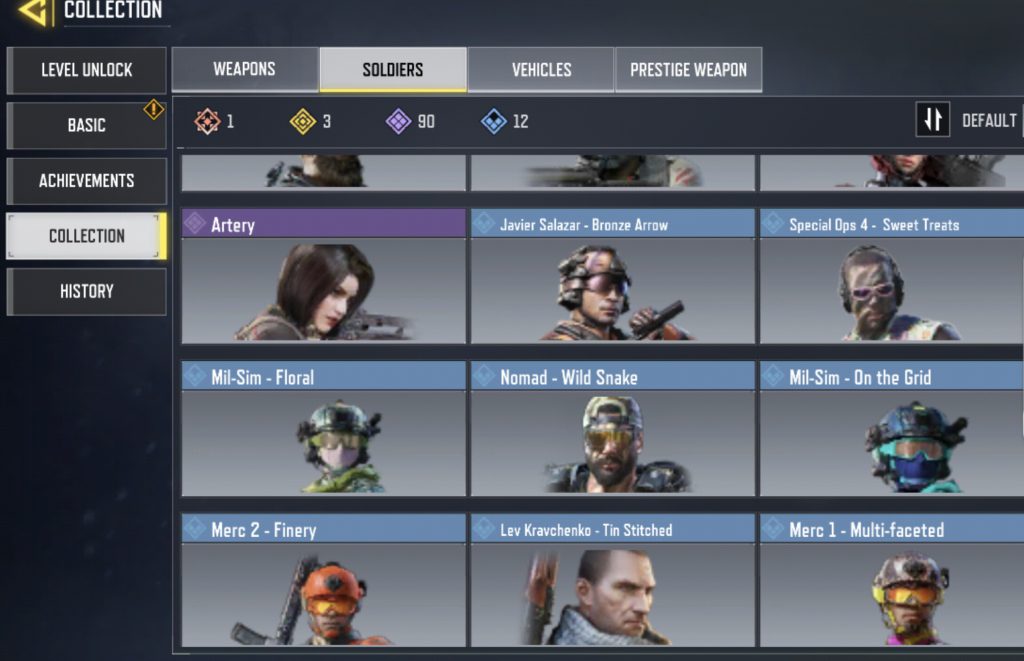Show the History section
The height and width of the screenshot is (661, 1024).
pos(86,291)
